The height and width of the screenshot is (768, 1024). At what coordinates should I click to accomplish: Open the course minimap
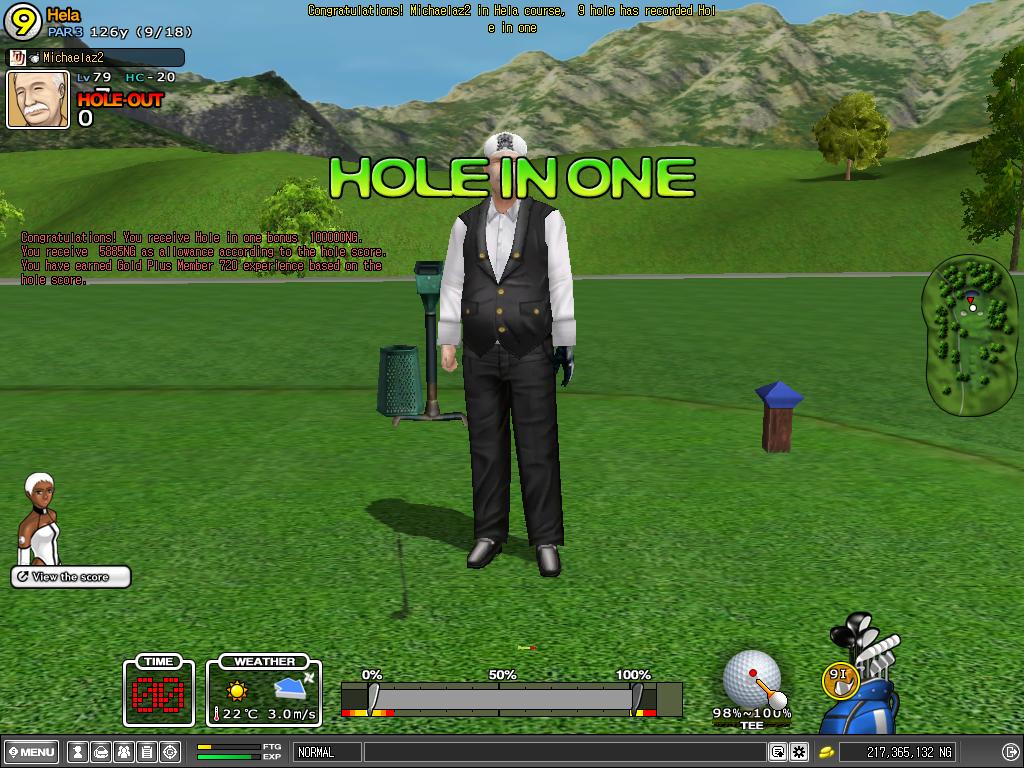(x=971, y=334)
